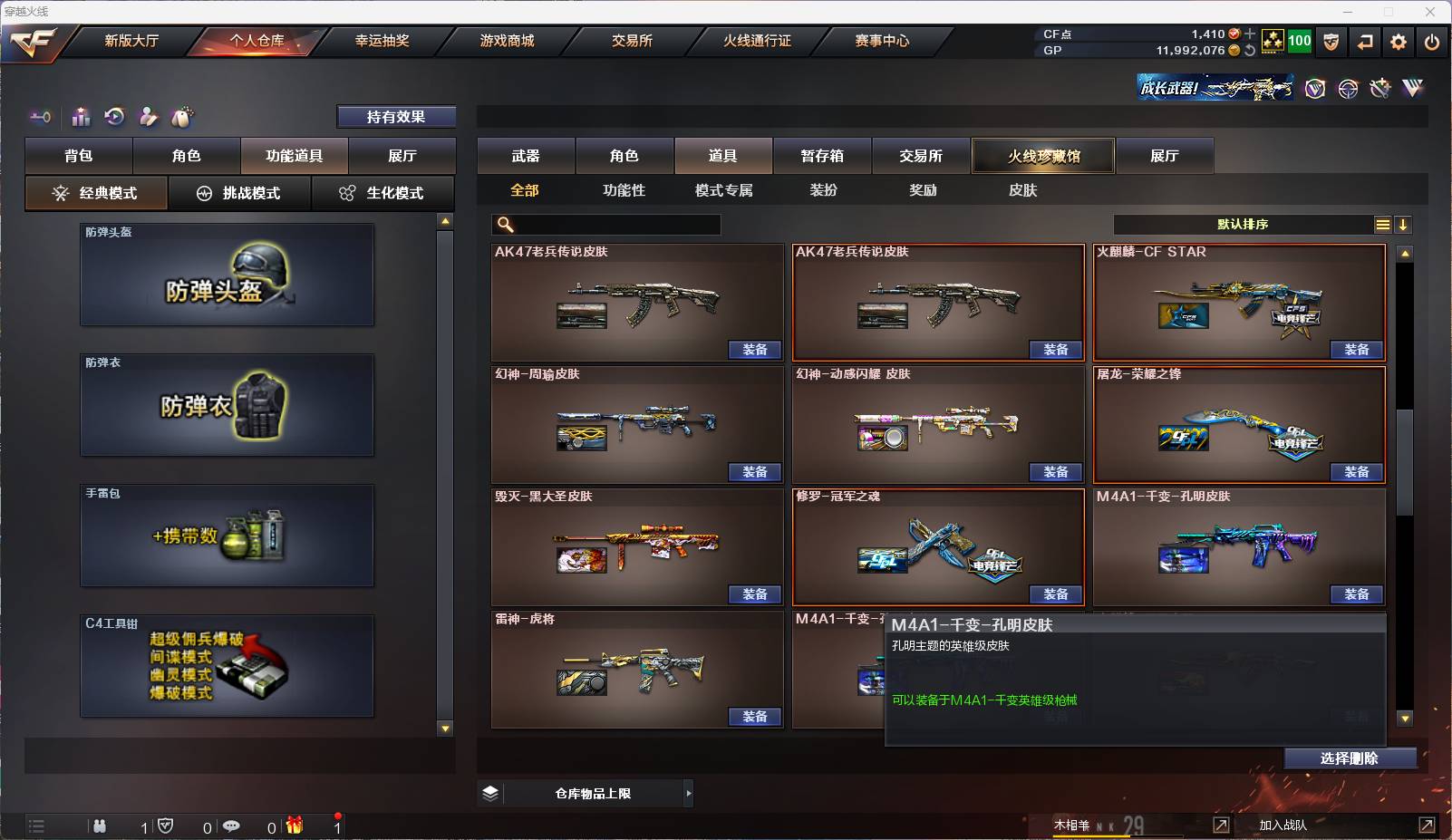This screenshot has width=1452, height=840.
Task: Equip the AK47老兵传说皮肤 via its 装备 thumbnail button
Action: click(x=755, y=349)
